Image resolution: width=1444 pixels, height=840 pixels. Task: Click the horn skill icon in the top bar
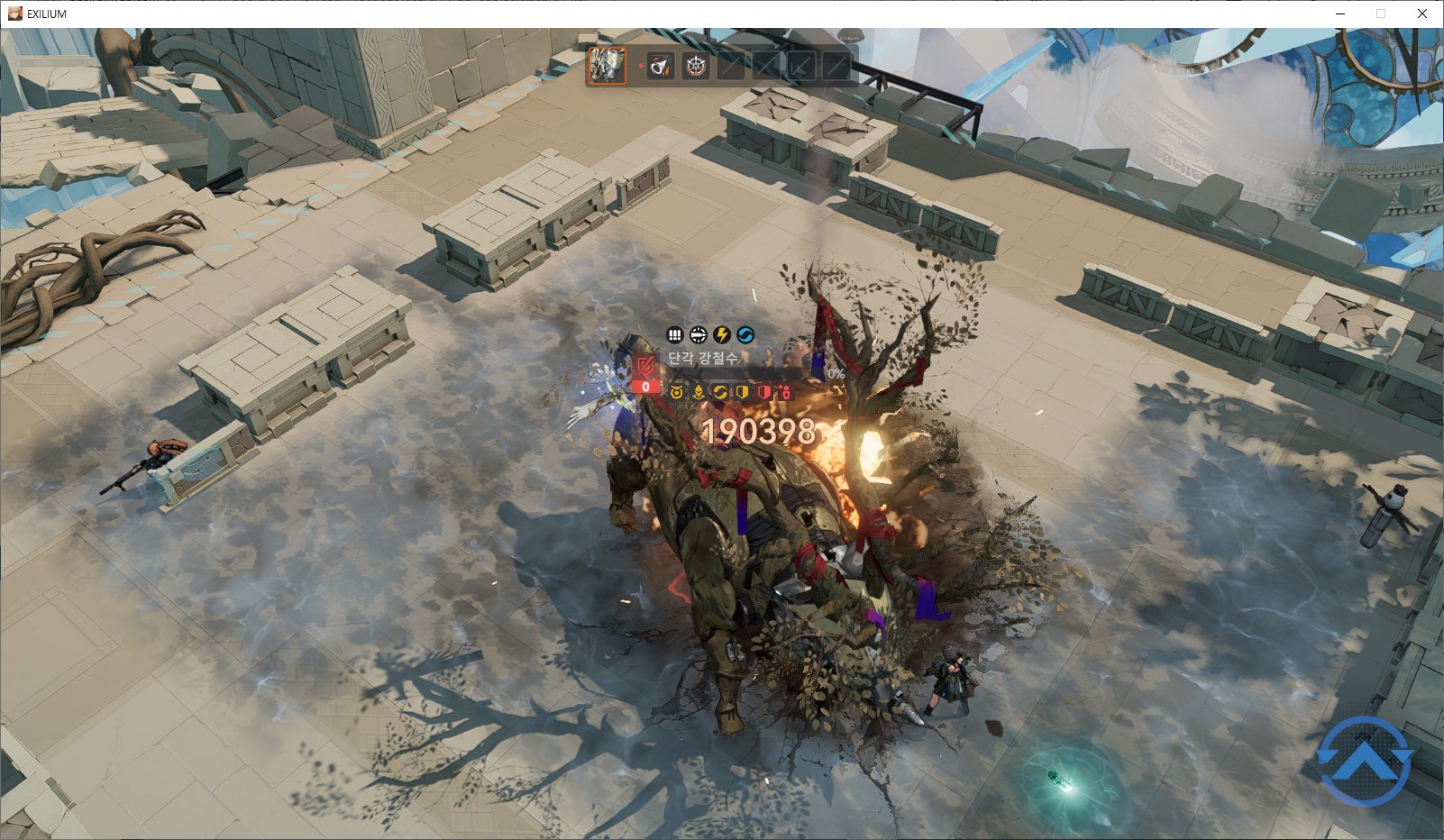(660, 66)
